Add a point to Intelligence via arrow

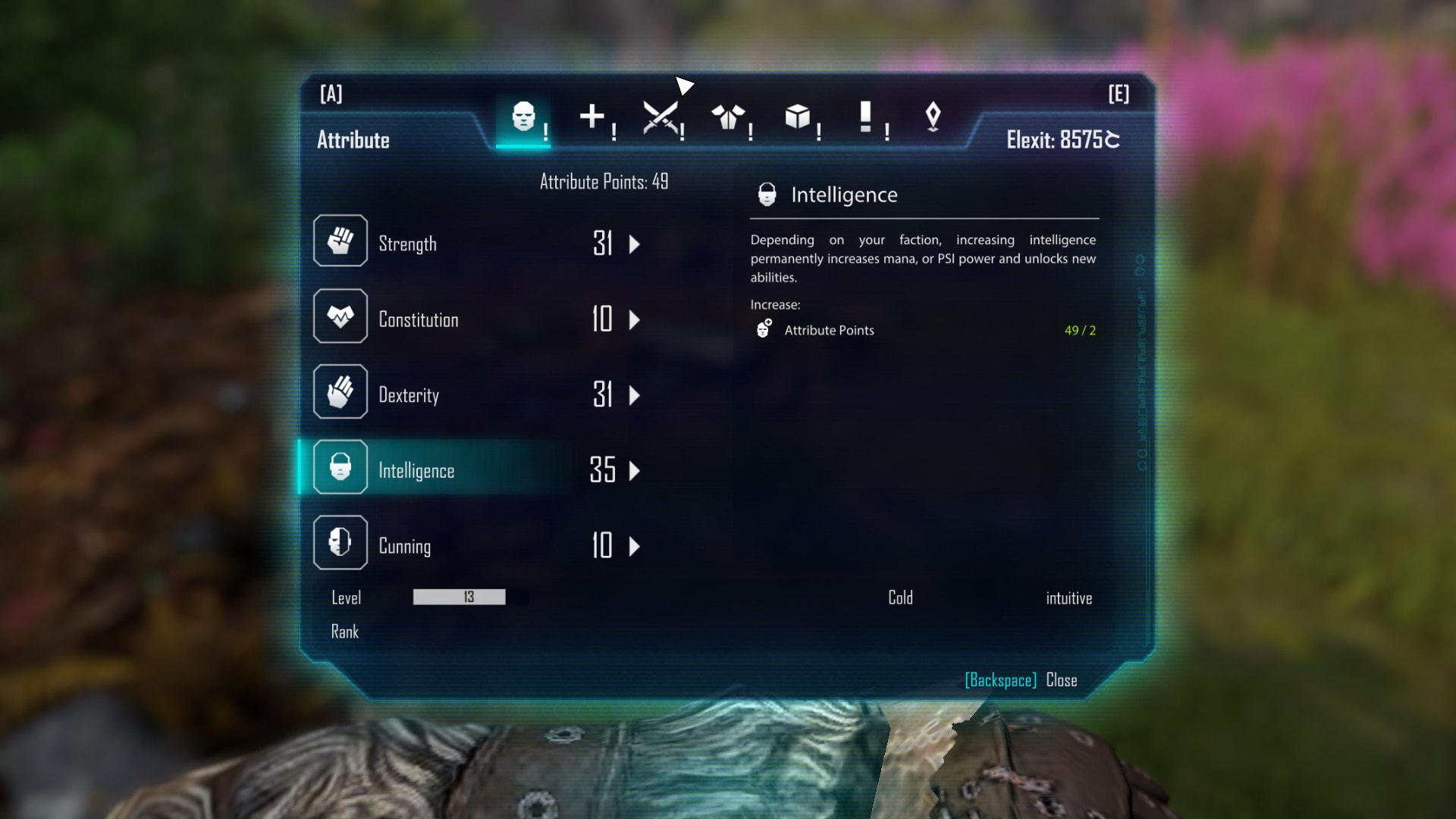635,470
